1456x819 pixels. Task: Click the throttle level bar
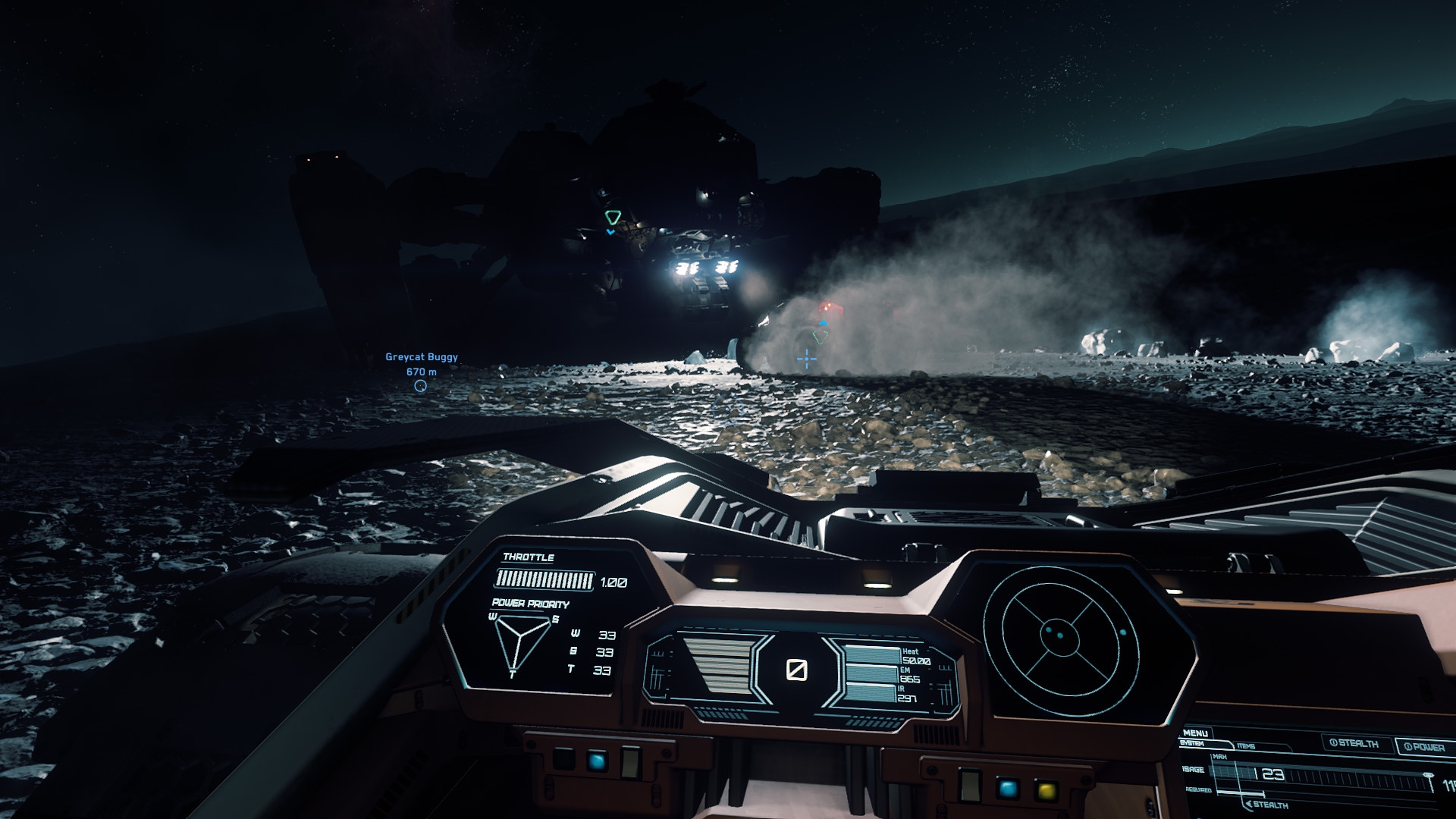(544, 582)
